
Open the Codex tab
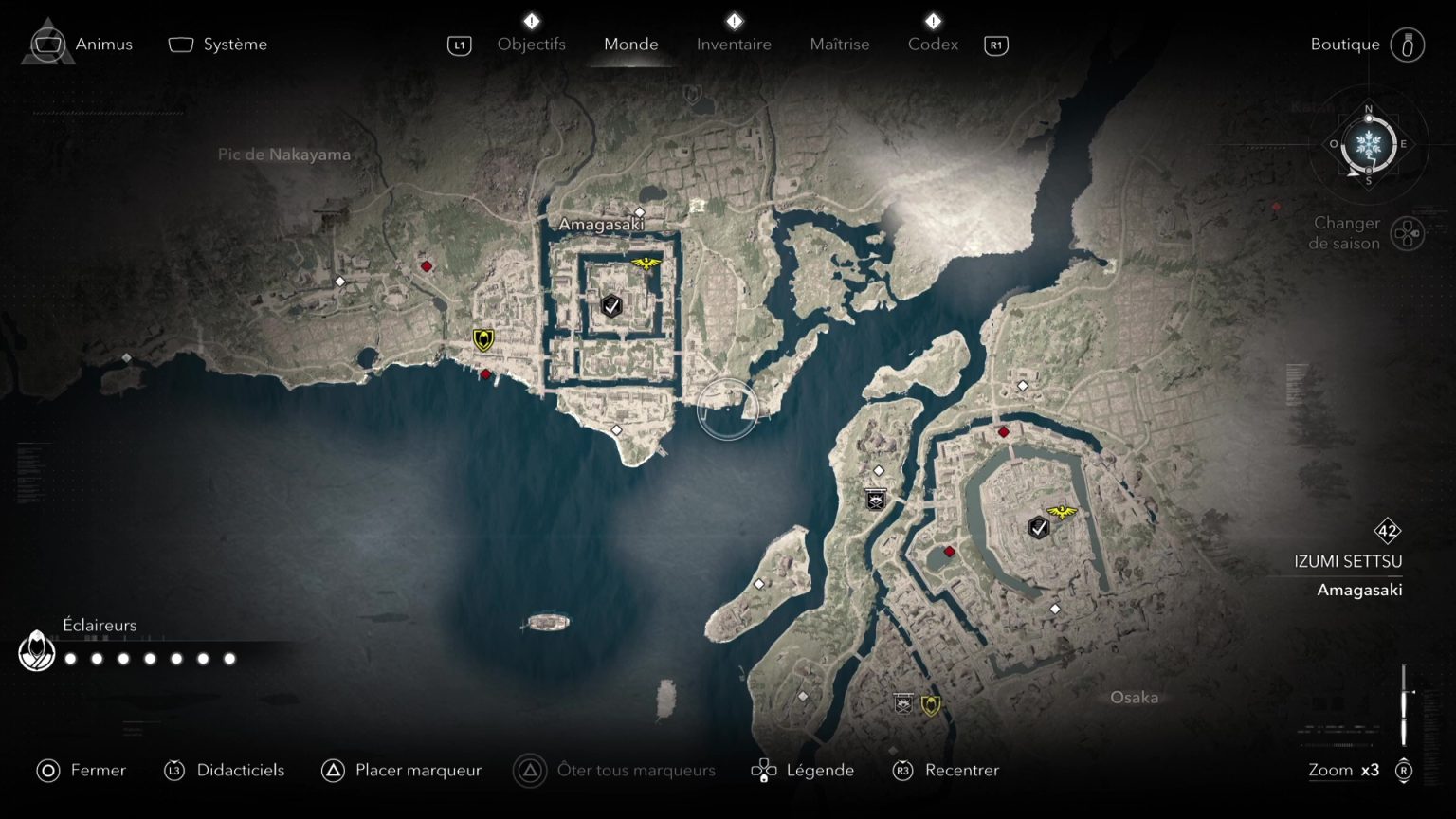pyautogui.click(x=933, y=44)
